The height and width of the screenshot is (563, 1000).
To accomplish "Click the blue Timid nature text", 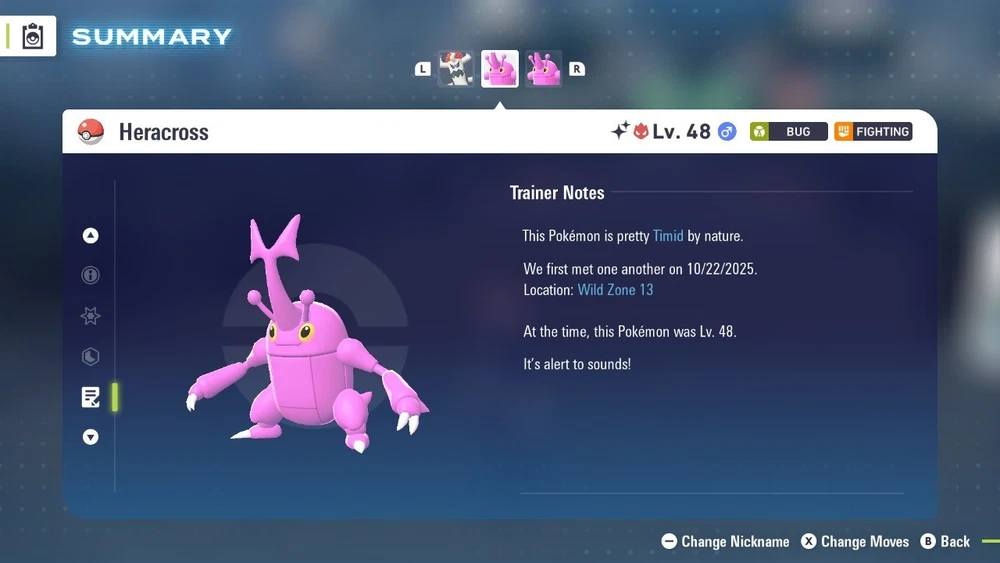I will [668, 236].
